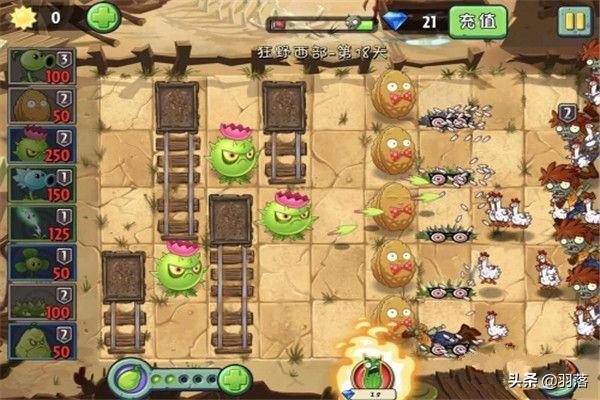Open the gem recharge 充值 button

point(477,20)
